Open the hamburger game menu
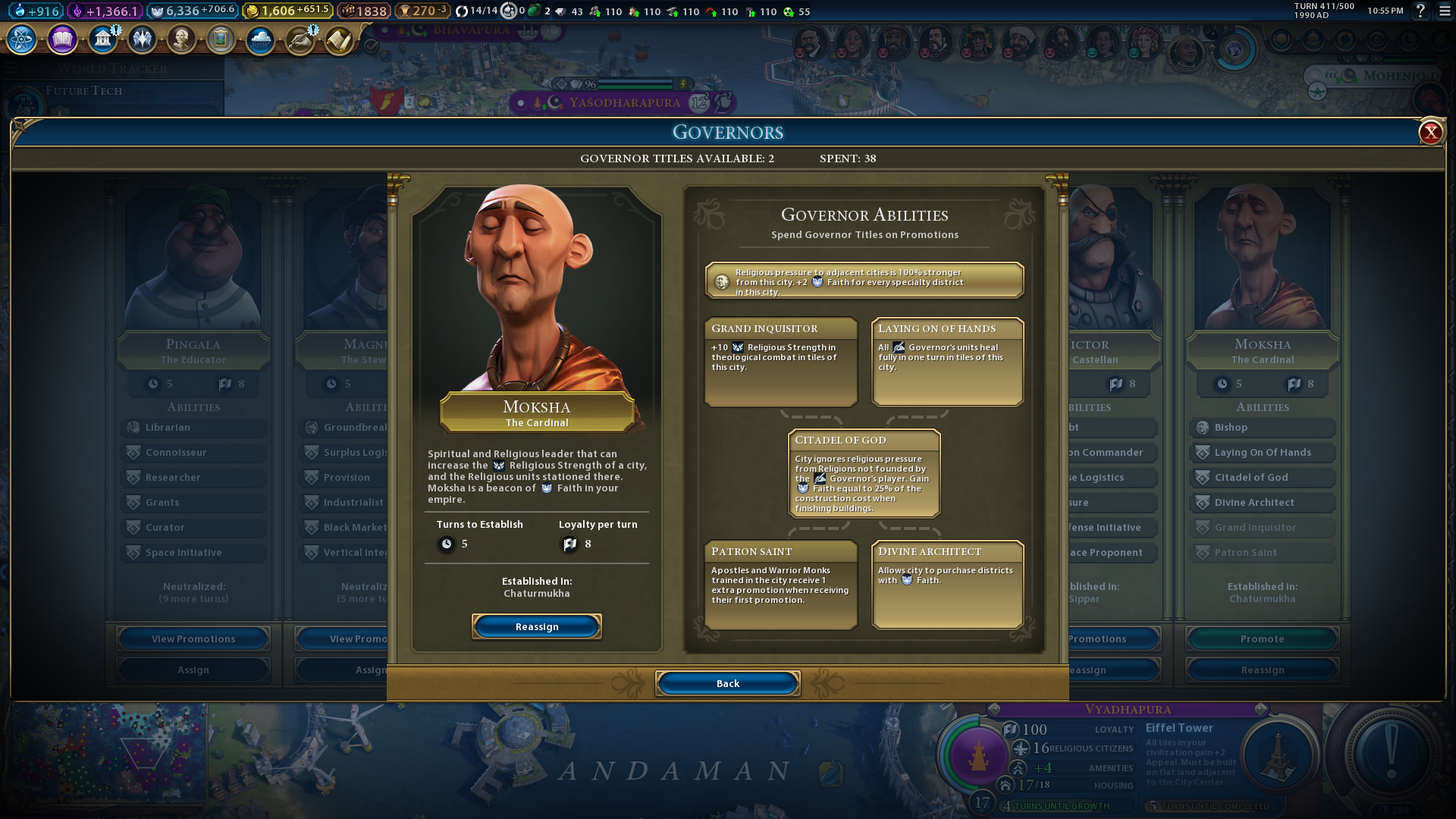The width and height of the screenshot is (1456, 819). pyautogui.click(x=1445, y=11)
